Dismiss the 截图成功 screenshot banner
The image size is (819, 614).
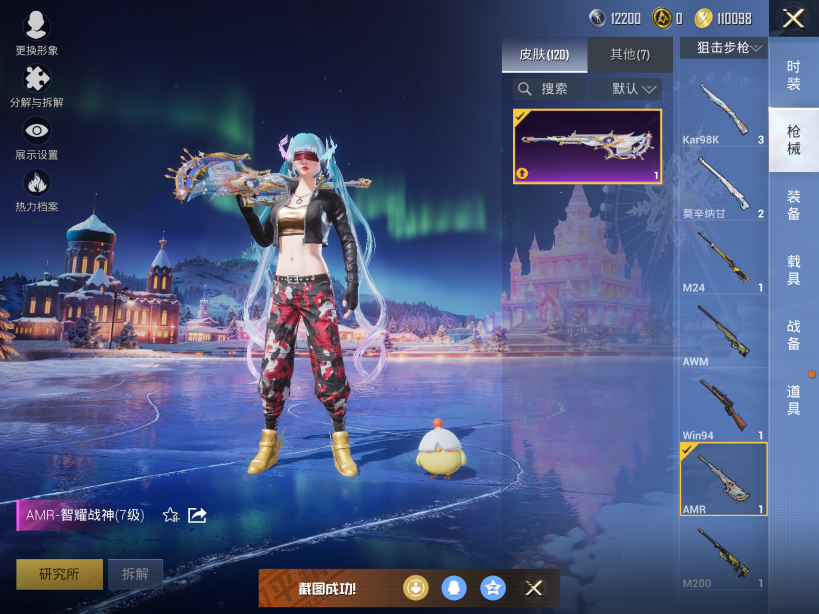tap(535, 588)
